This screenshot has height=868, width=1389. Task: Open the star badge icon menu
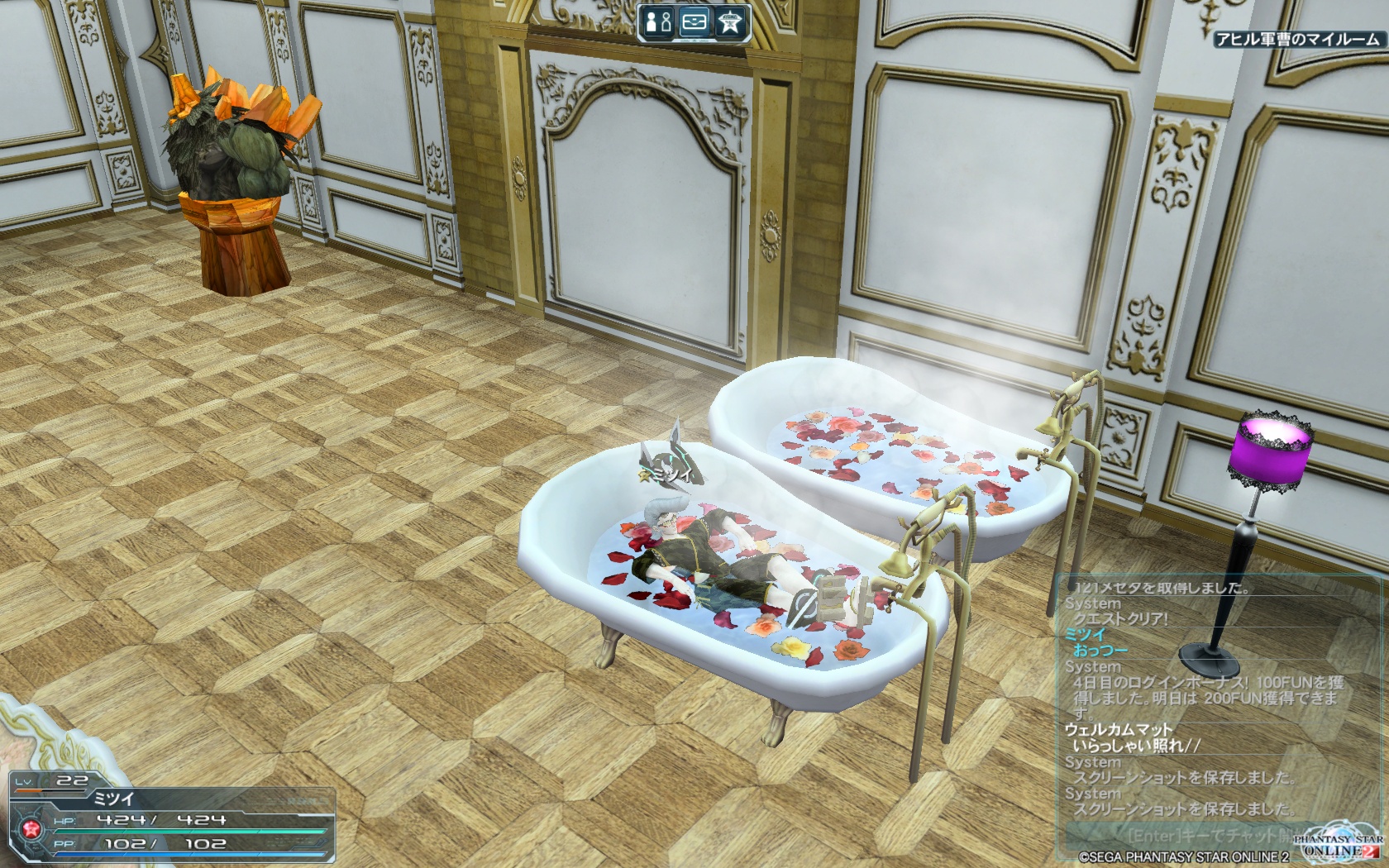[x=729, y=22]
